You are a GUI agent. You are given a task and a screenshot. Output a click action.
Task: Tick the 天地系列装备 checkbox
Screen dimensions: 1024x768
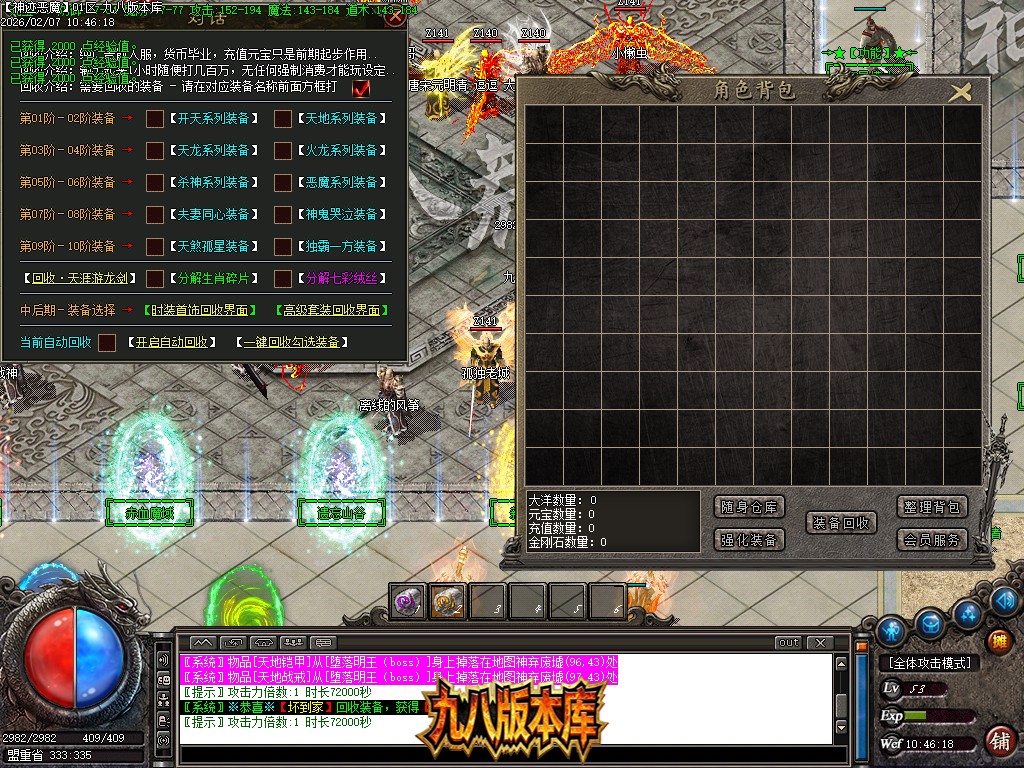point(283,119)
